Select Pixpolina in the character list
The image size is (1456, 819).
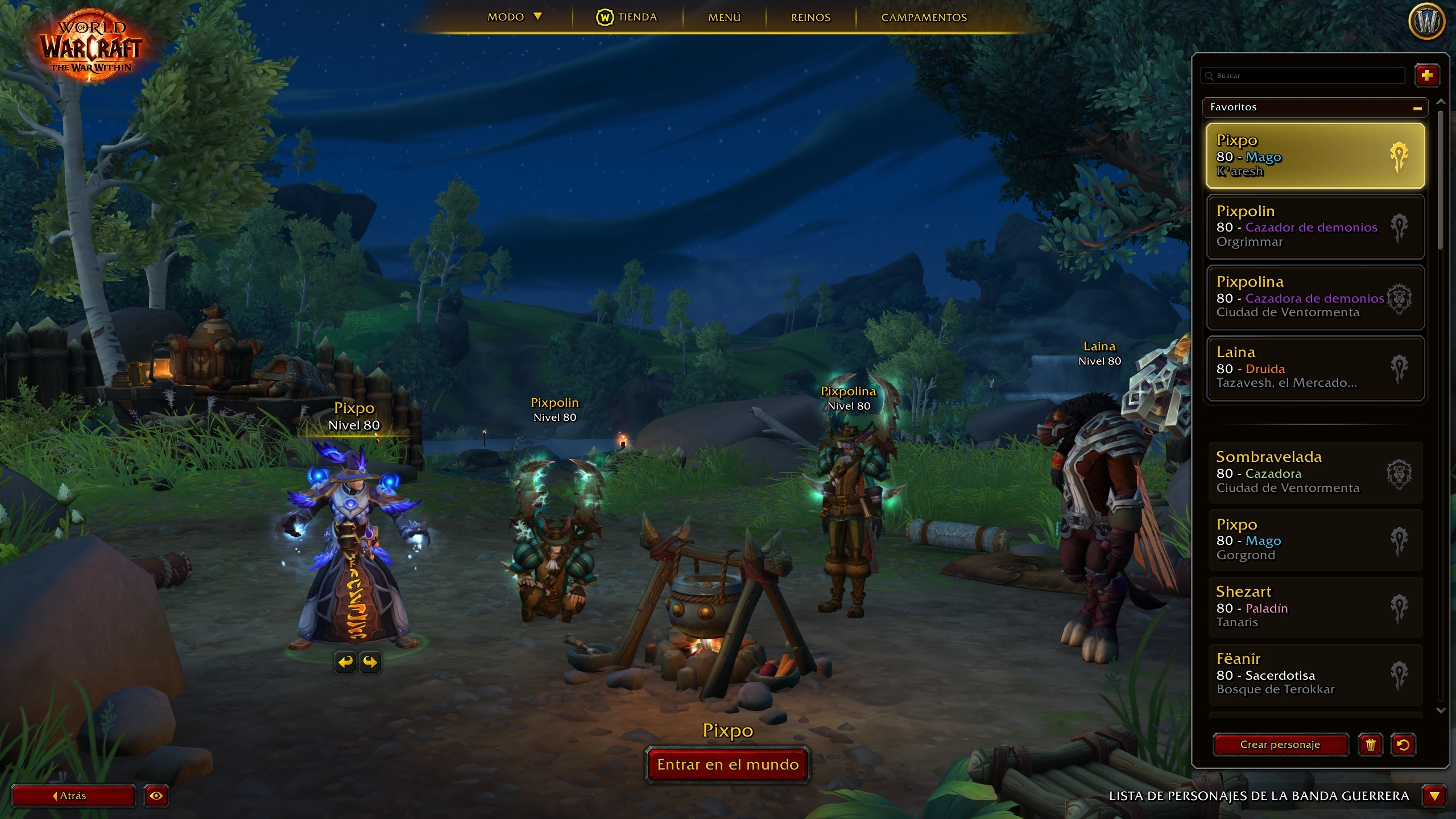tap(1314, 297)
